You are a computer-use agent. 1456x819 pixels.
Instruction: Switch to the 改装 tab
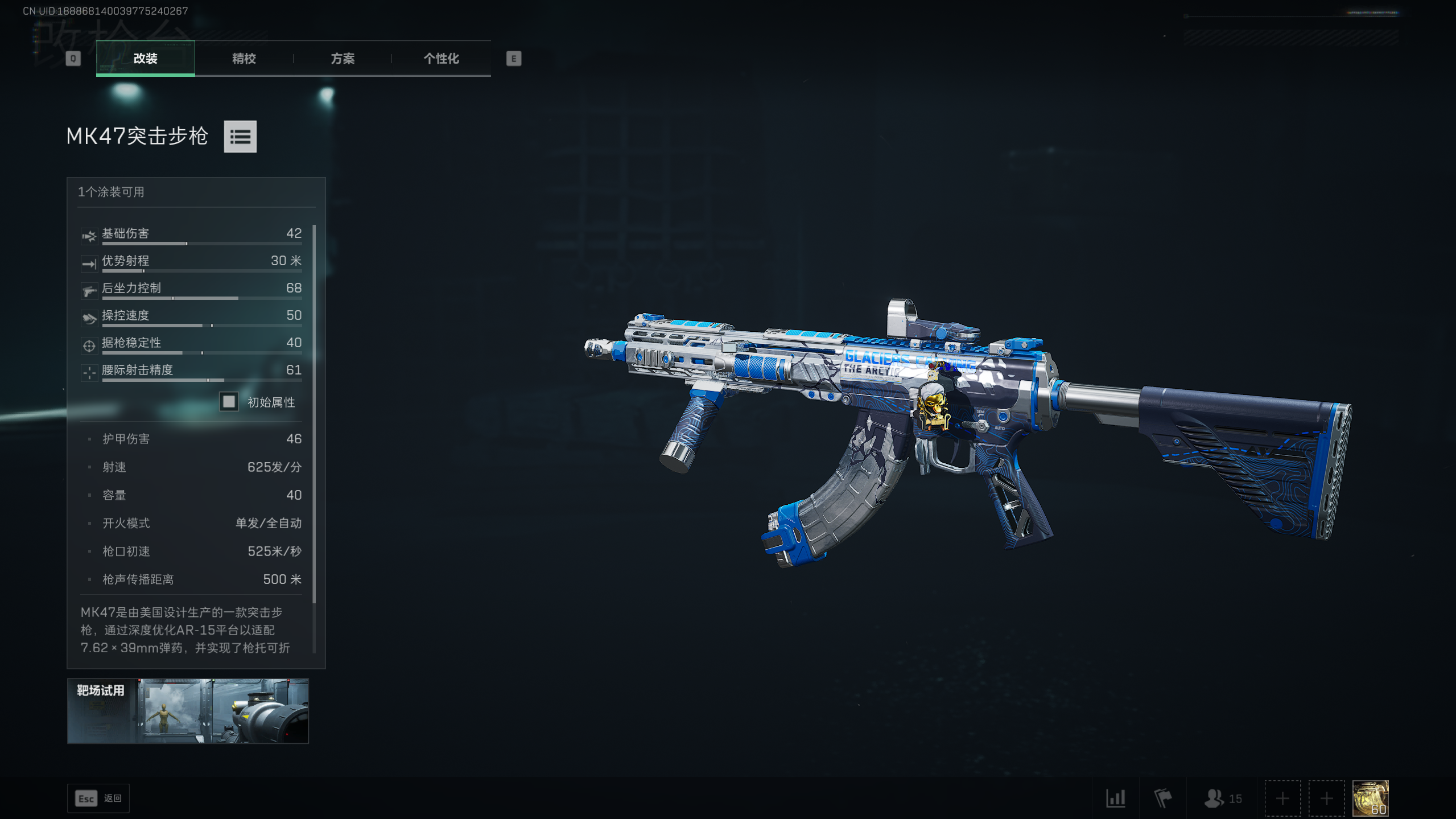pyautogui.click(x=145, y=59)
